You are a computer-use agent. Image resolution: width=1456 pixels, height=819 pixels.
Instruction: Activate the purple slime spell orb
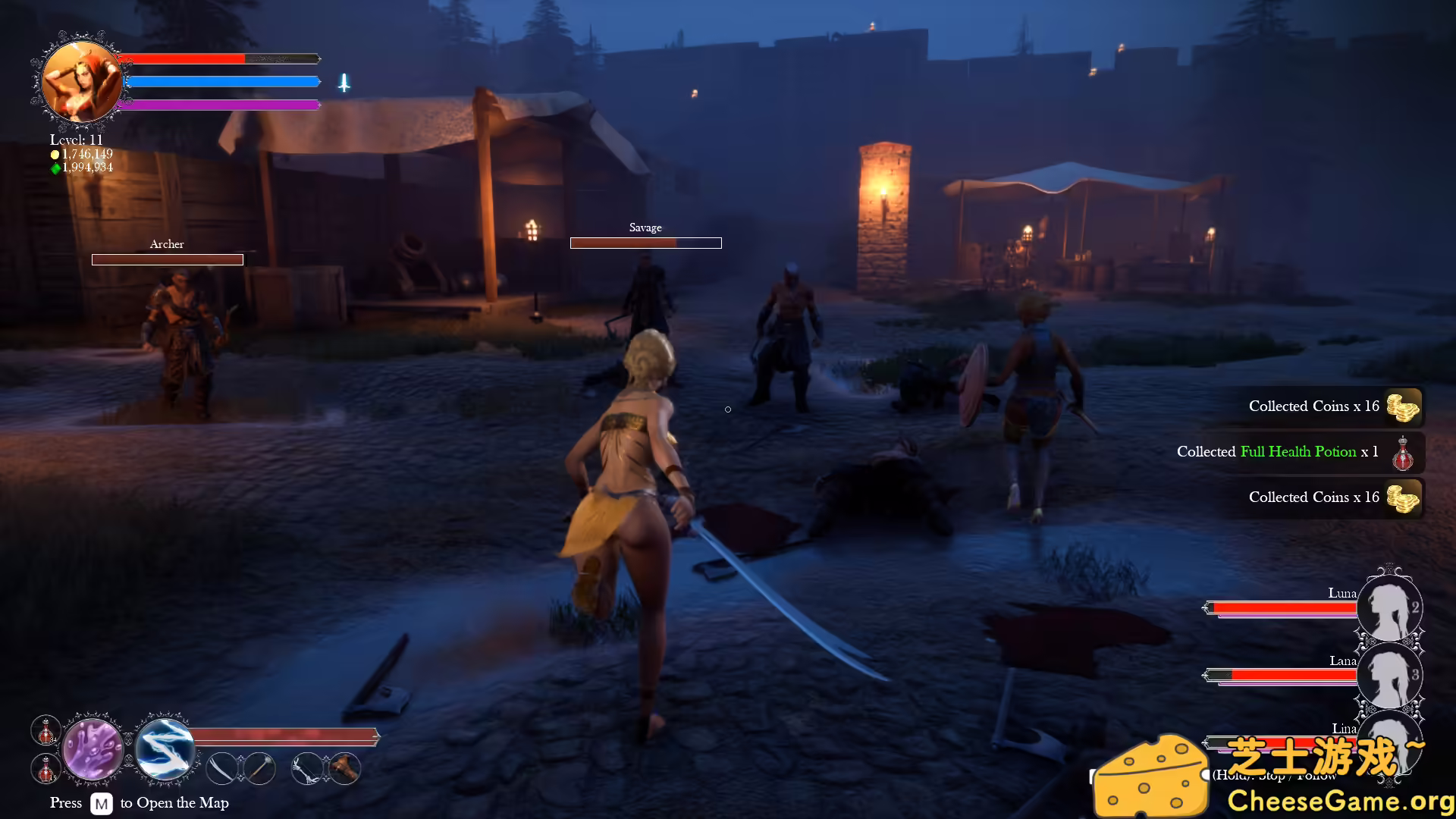tap(93, 750)
